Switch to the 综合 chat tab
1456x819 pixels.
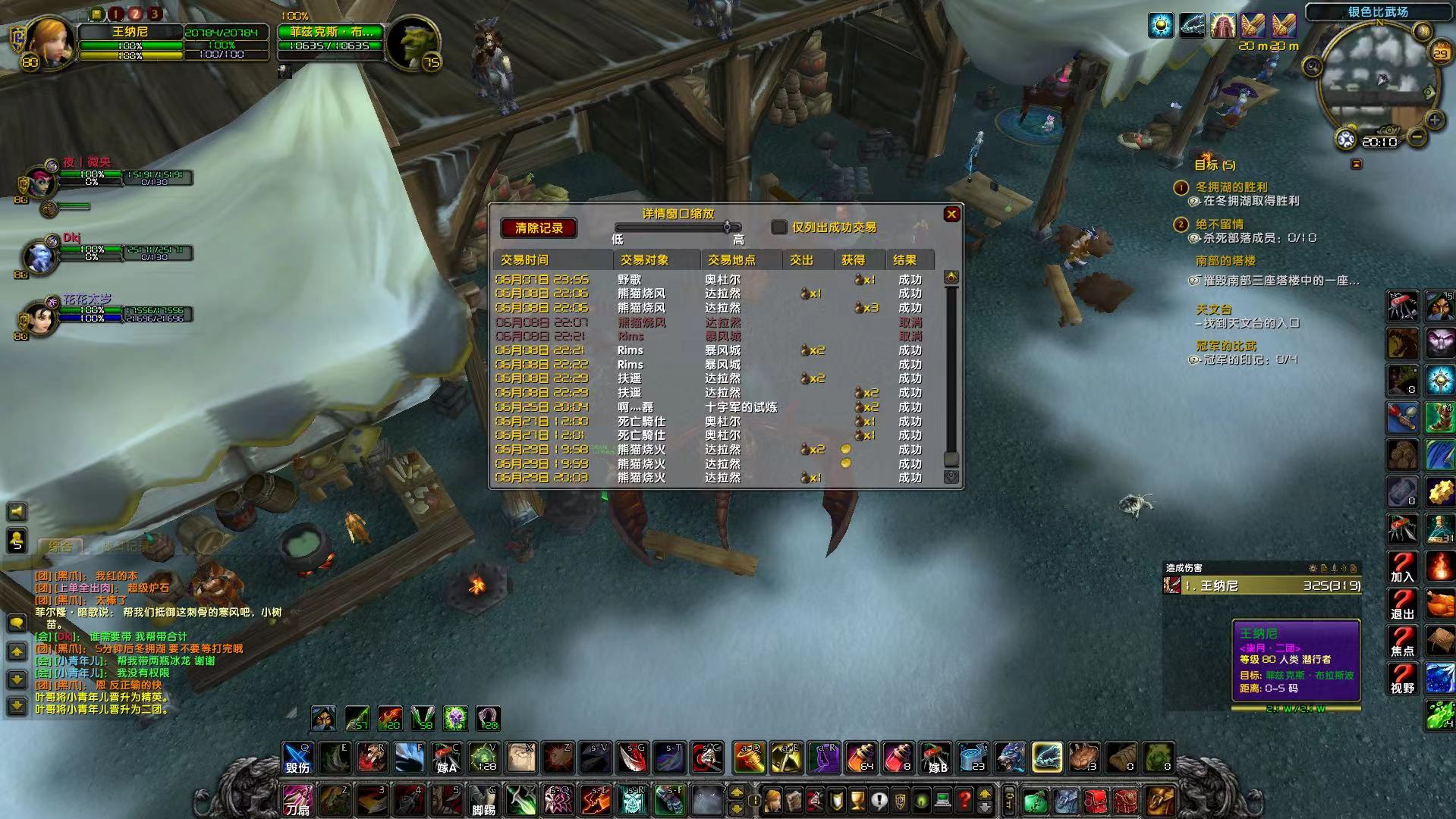[61, 546]
